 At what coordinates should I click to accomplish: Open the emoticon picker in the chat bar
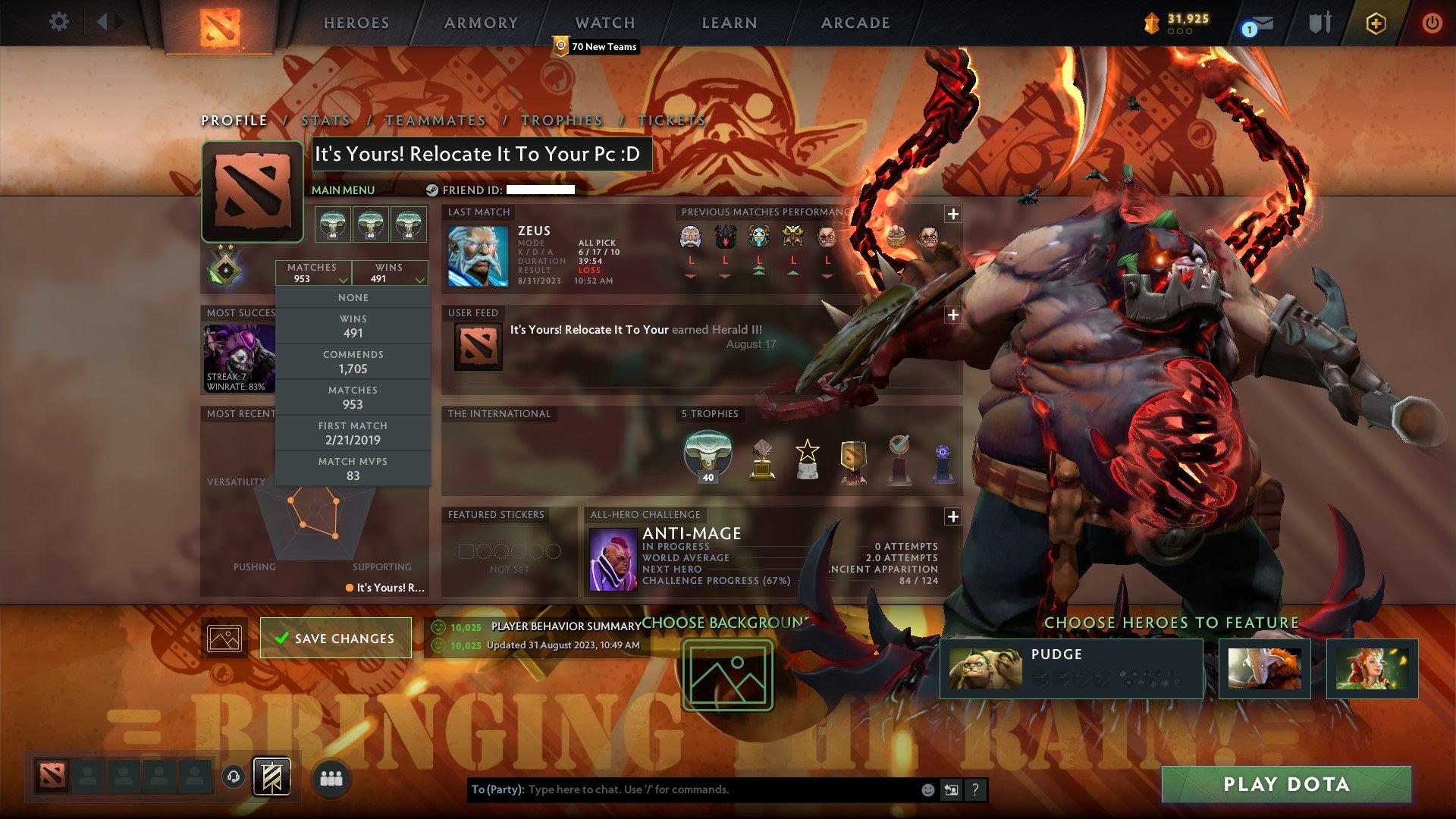[926, 789]
